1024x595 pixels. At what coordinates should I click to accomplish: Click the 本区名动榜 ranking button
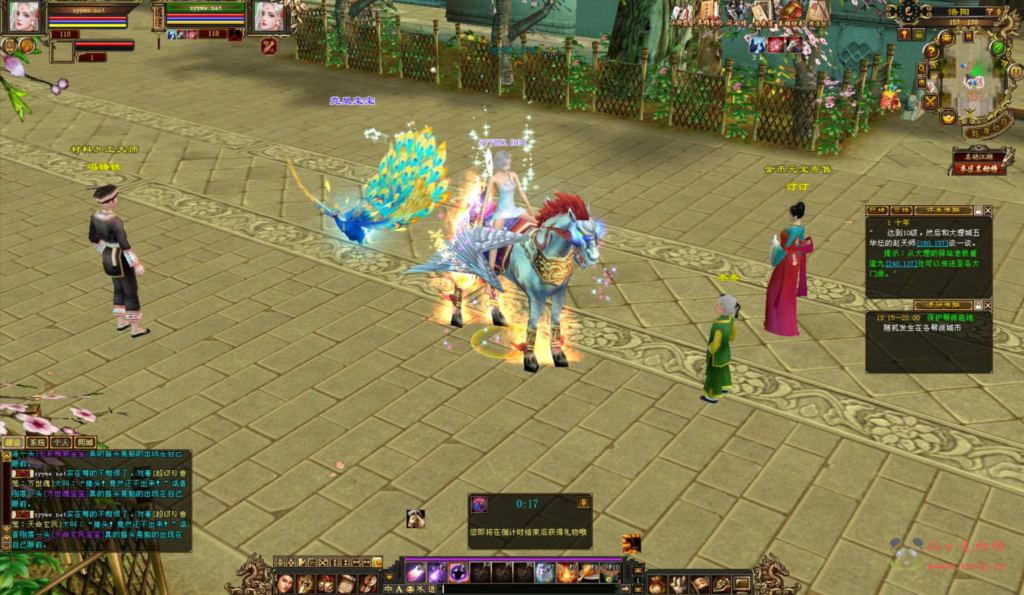pyautogui.click(x=982, y=169)
